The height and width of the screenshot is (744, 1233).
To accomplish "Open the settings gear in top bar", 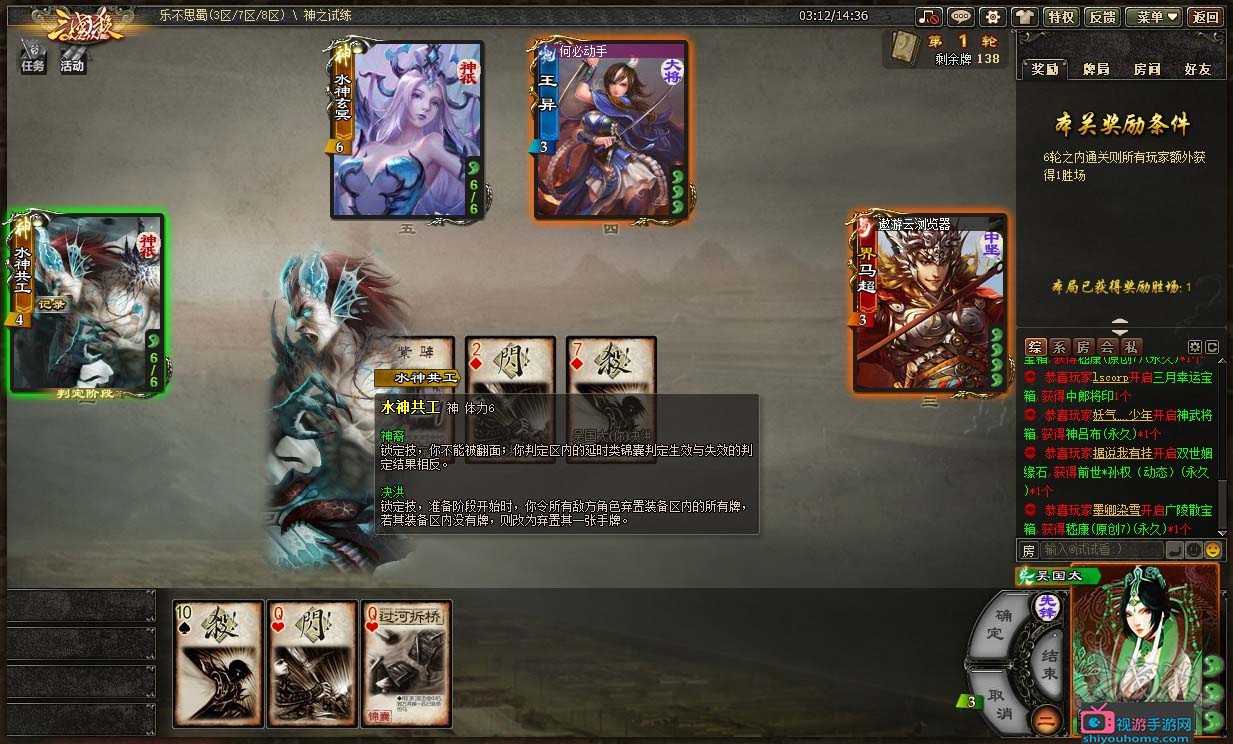I will (x=992, y=17).
